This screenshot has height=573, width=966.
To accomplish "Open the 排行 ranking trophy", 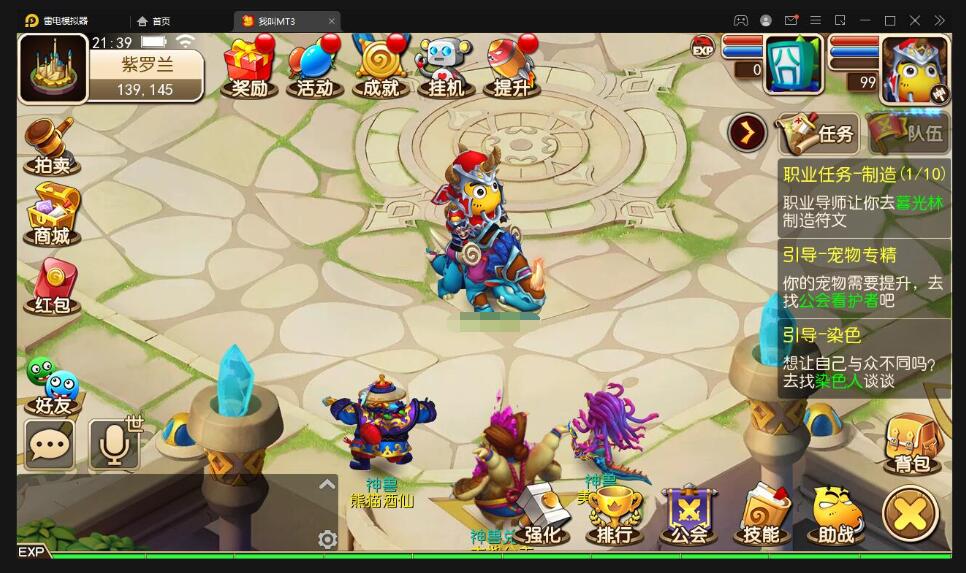I will (x=615, y=515).
